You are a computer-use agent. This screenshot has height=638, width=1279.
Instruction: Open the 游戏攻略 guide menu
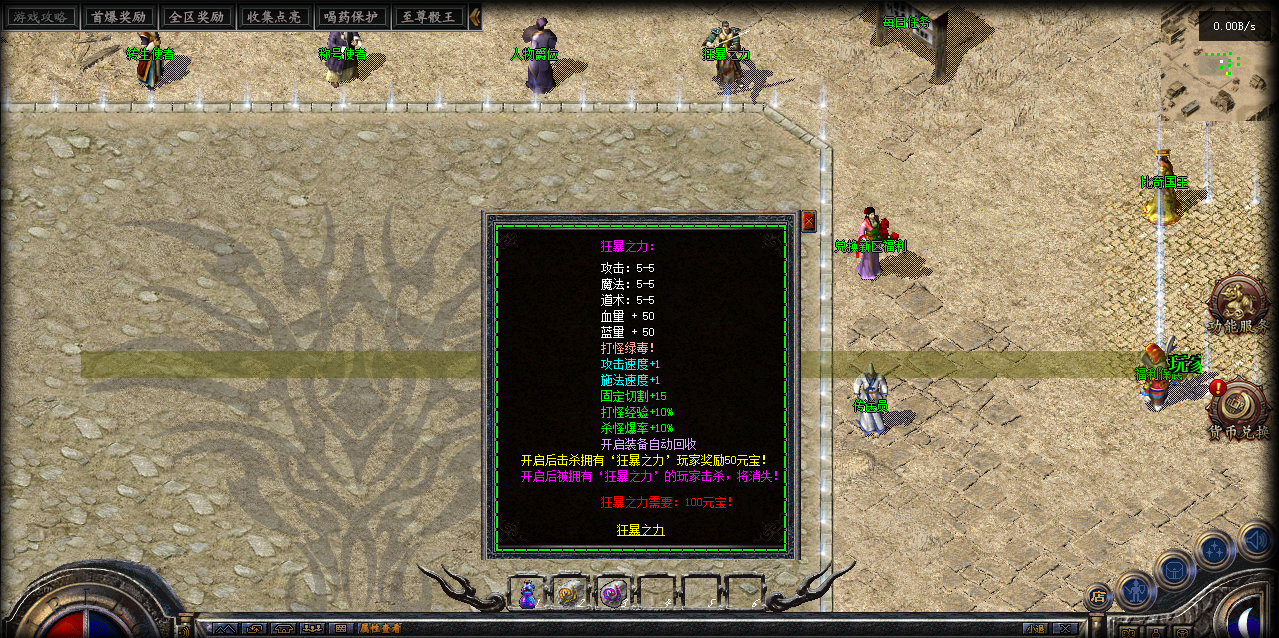[x=41, y=17]
